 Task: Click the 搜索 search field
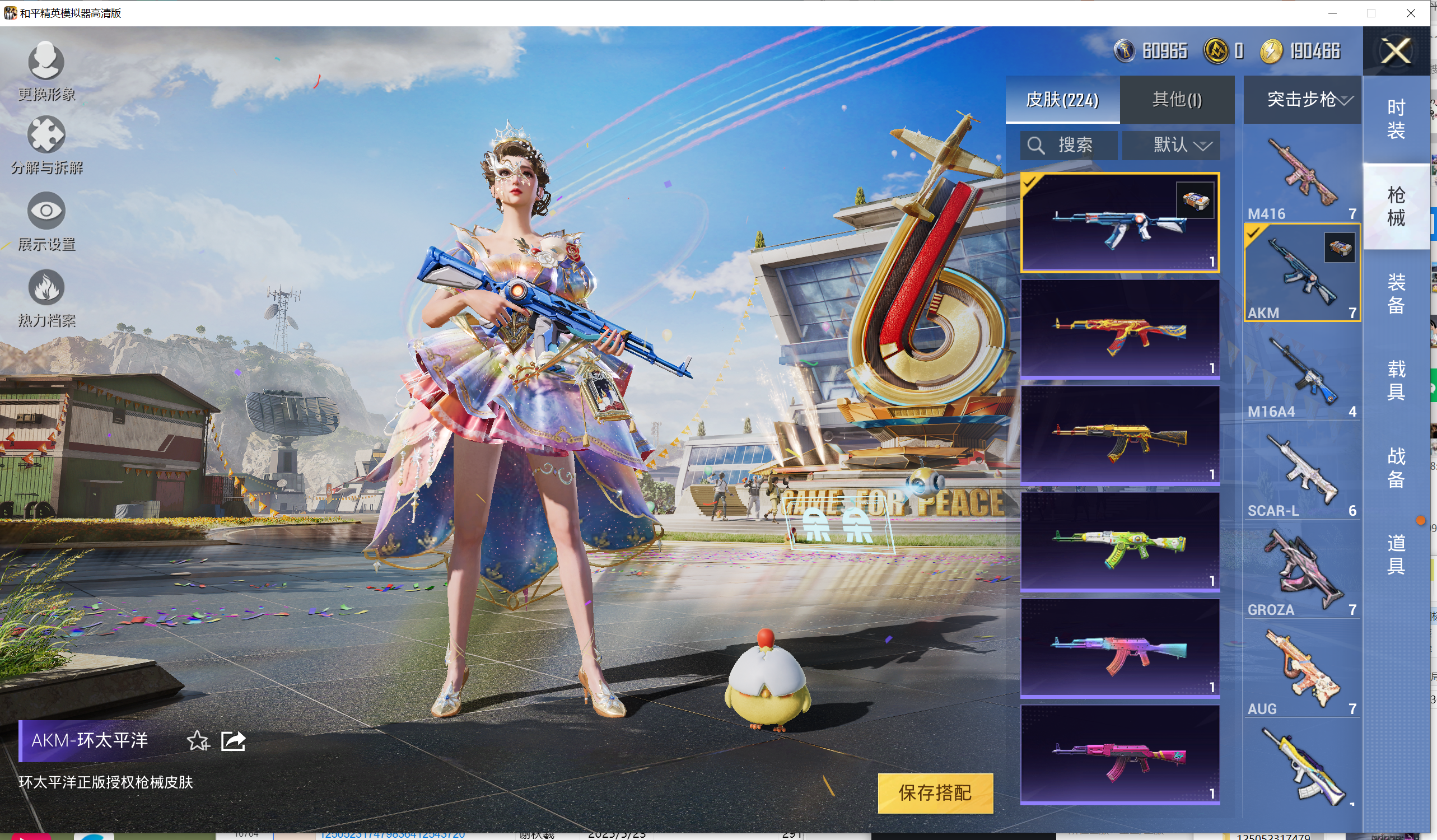(x=1069, y=146)
